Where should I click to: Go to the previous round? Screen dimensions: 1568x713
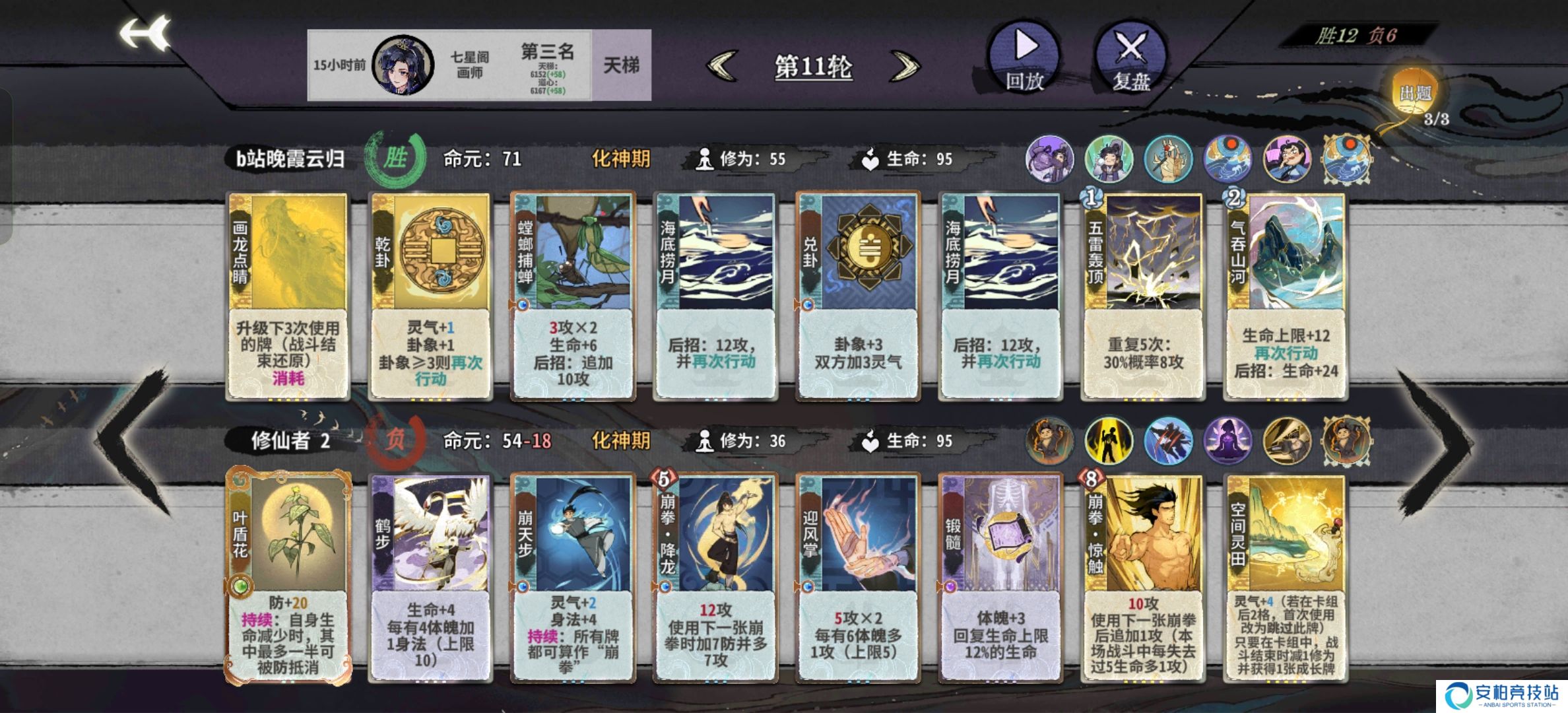pos(722,66)
